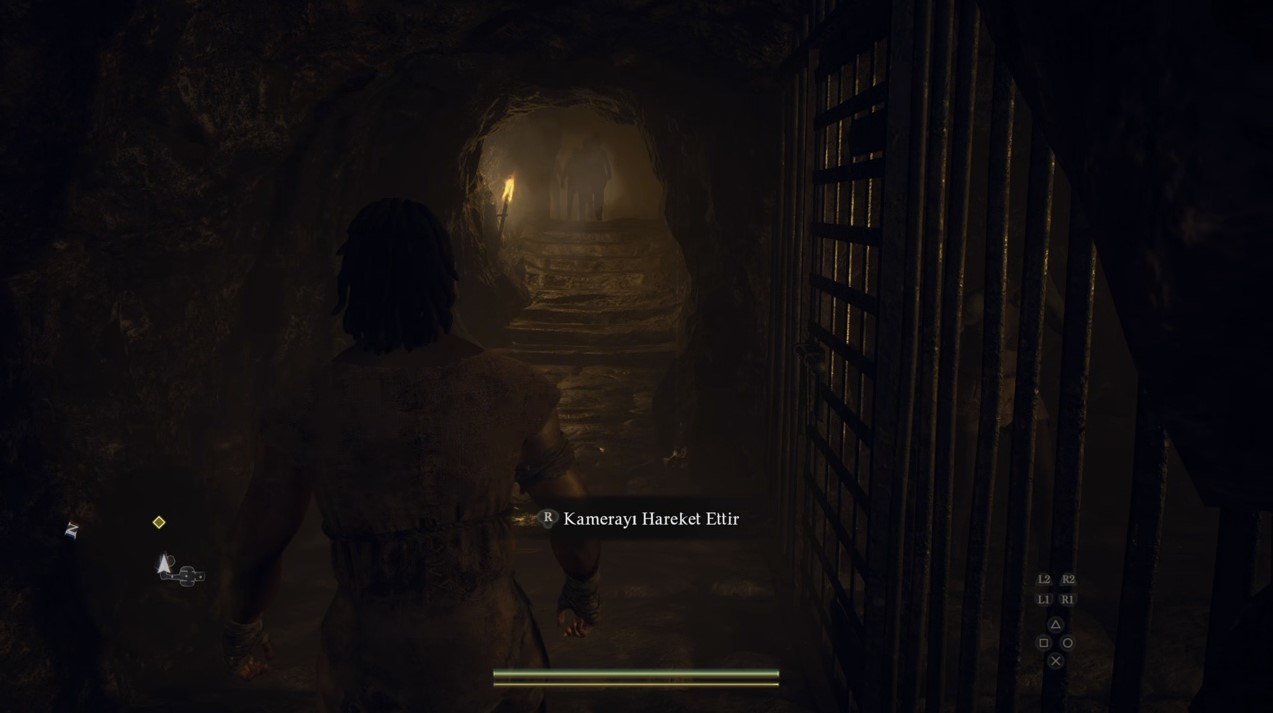The width and height of the screenshot is (1273, 713).
Task: Select the yellow diamond minimap marker
Action: click(x=159, y=522)
